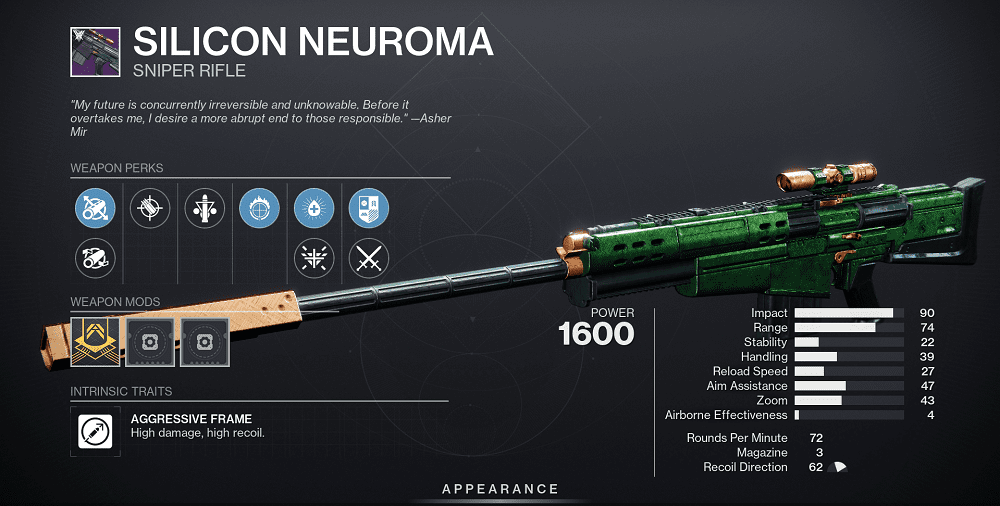Open the golden chevron weapon mod slot

click(95, 342)
